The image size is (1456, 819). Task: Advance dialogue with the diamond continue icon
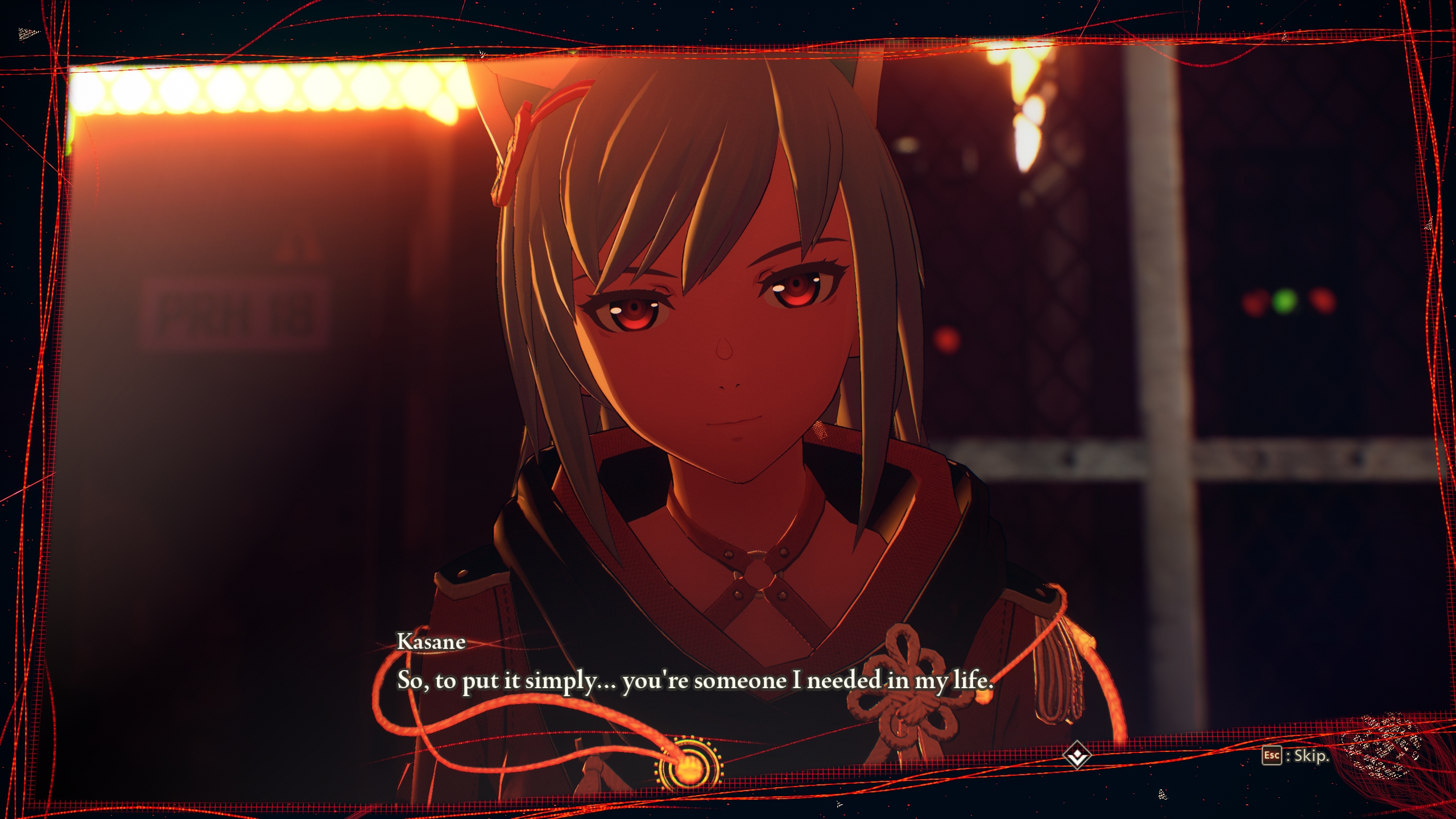(x=1077, y=755)
